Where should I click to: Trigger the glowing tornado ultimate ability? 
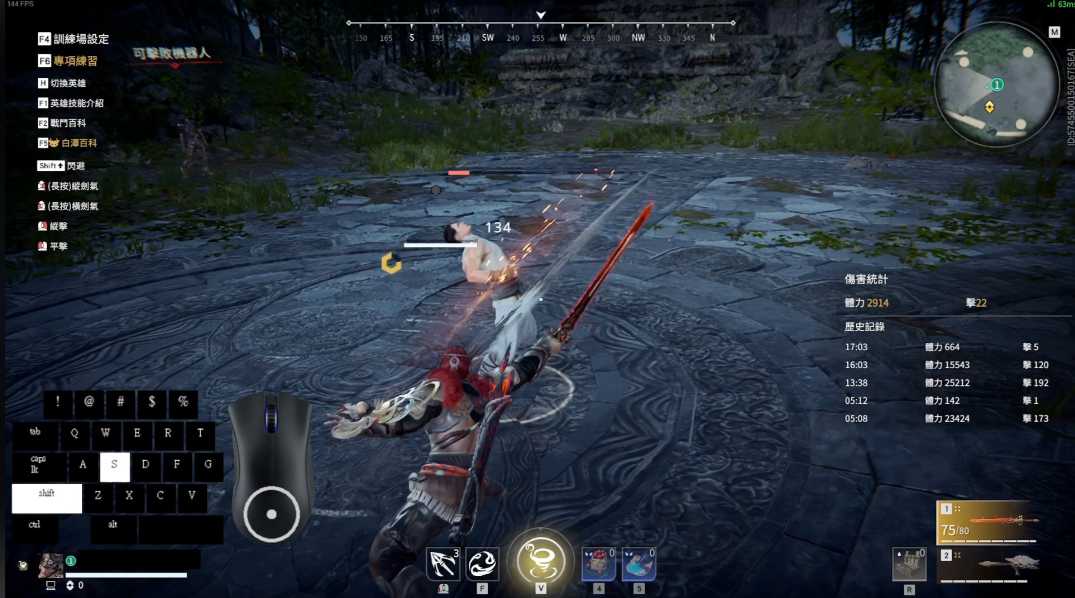point(540,560)
